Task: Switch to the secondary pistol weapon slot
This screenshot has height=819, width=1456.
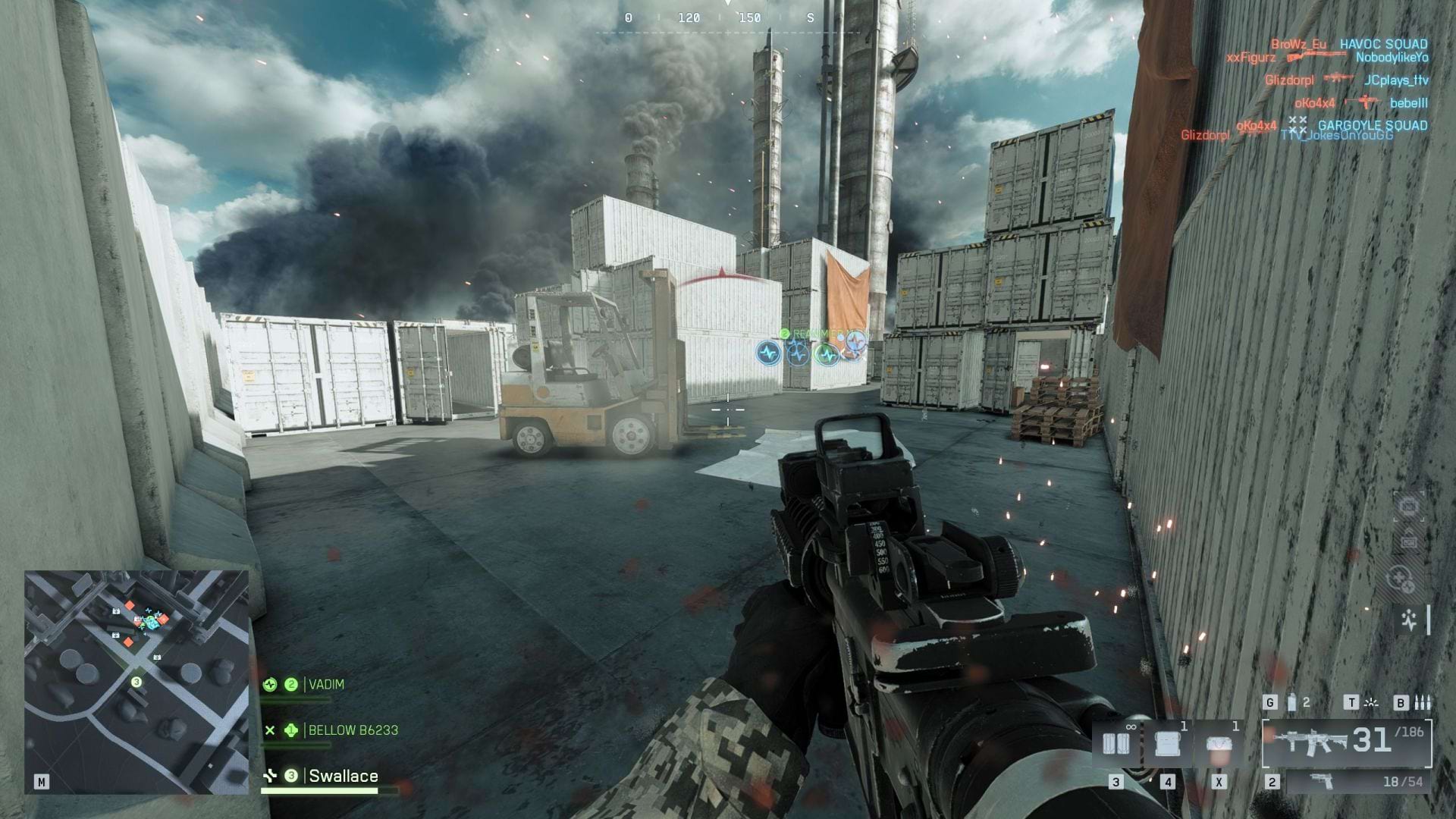Action: coord(1357,782)
